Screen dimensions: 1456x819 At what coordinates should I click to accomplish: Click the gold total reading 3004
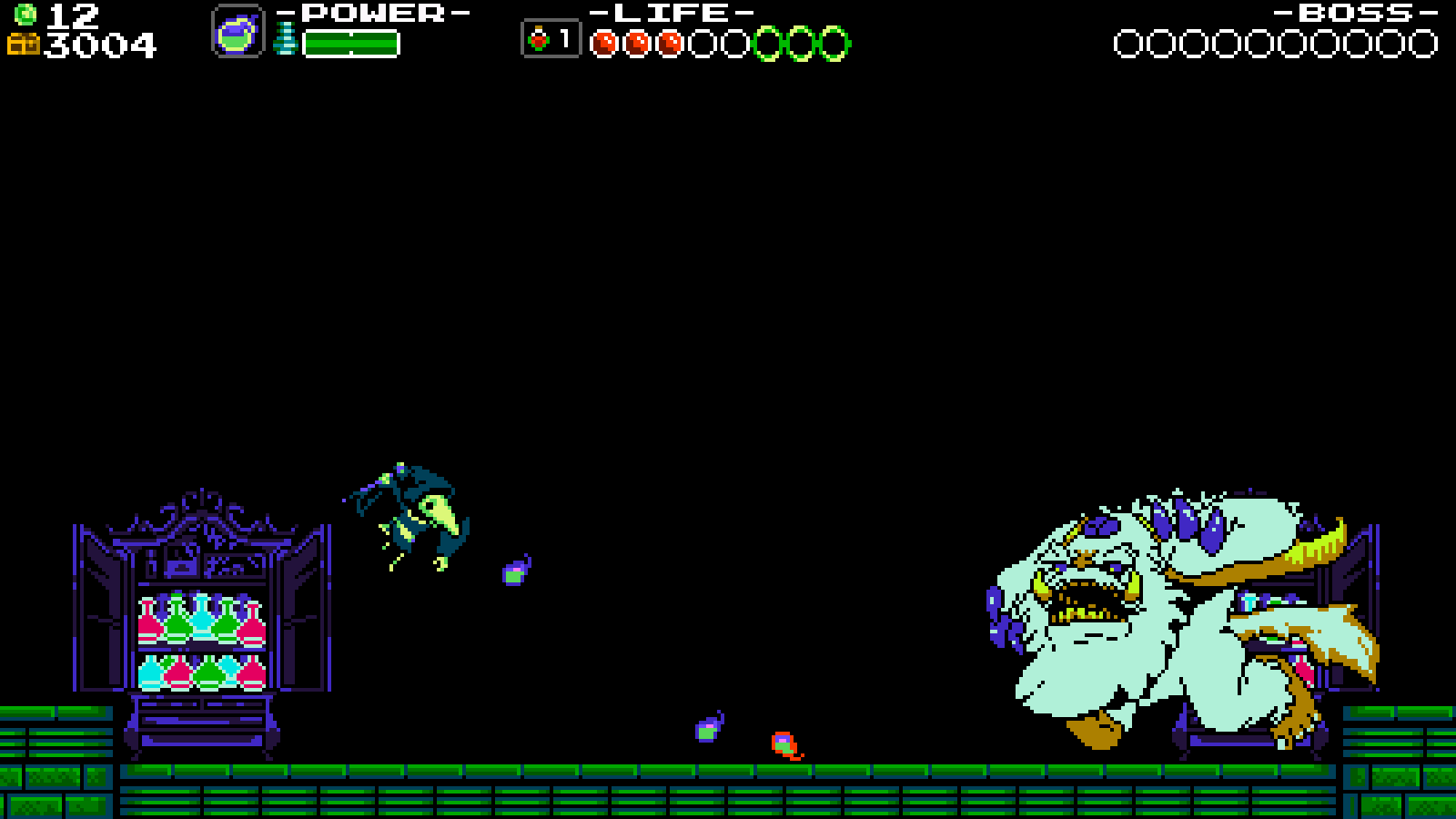[97, 44]
